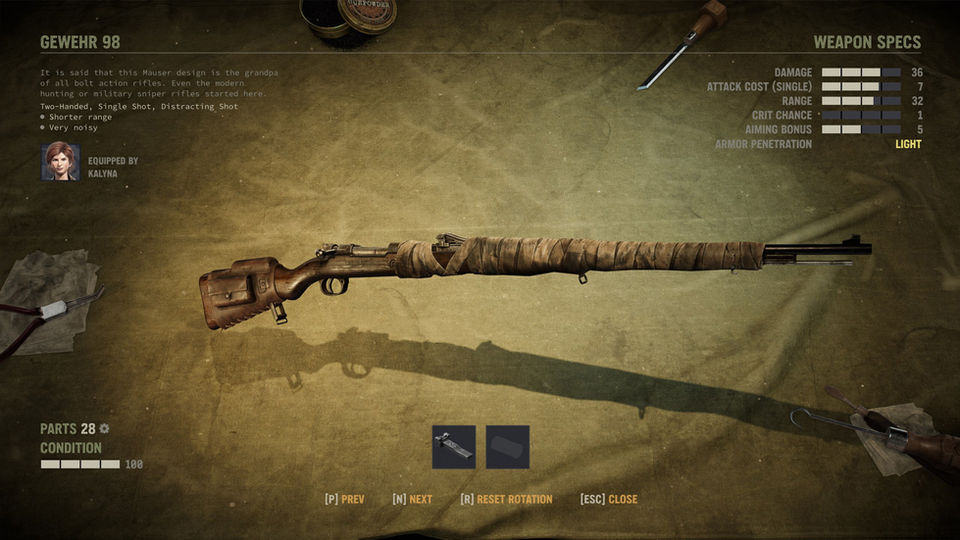This screenshot has height=540, width=960.
Task: Click Kalyna's character portrait
Action: [x=60, y=162]
